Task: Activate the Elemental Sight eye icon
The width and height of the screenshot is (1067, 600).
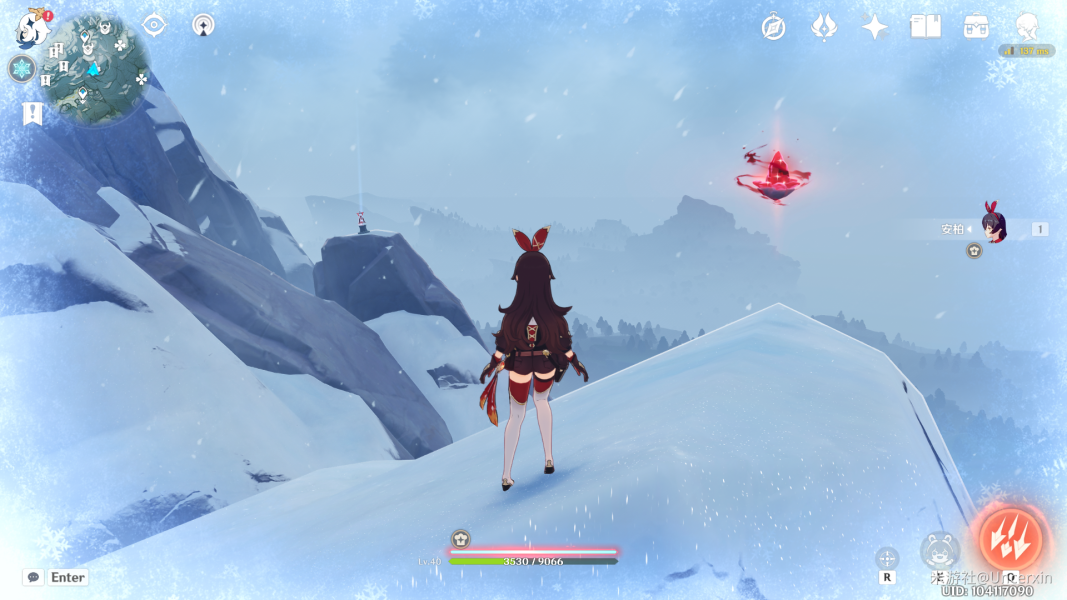Action: tap(154, 25)
